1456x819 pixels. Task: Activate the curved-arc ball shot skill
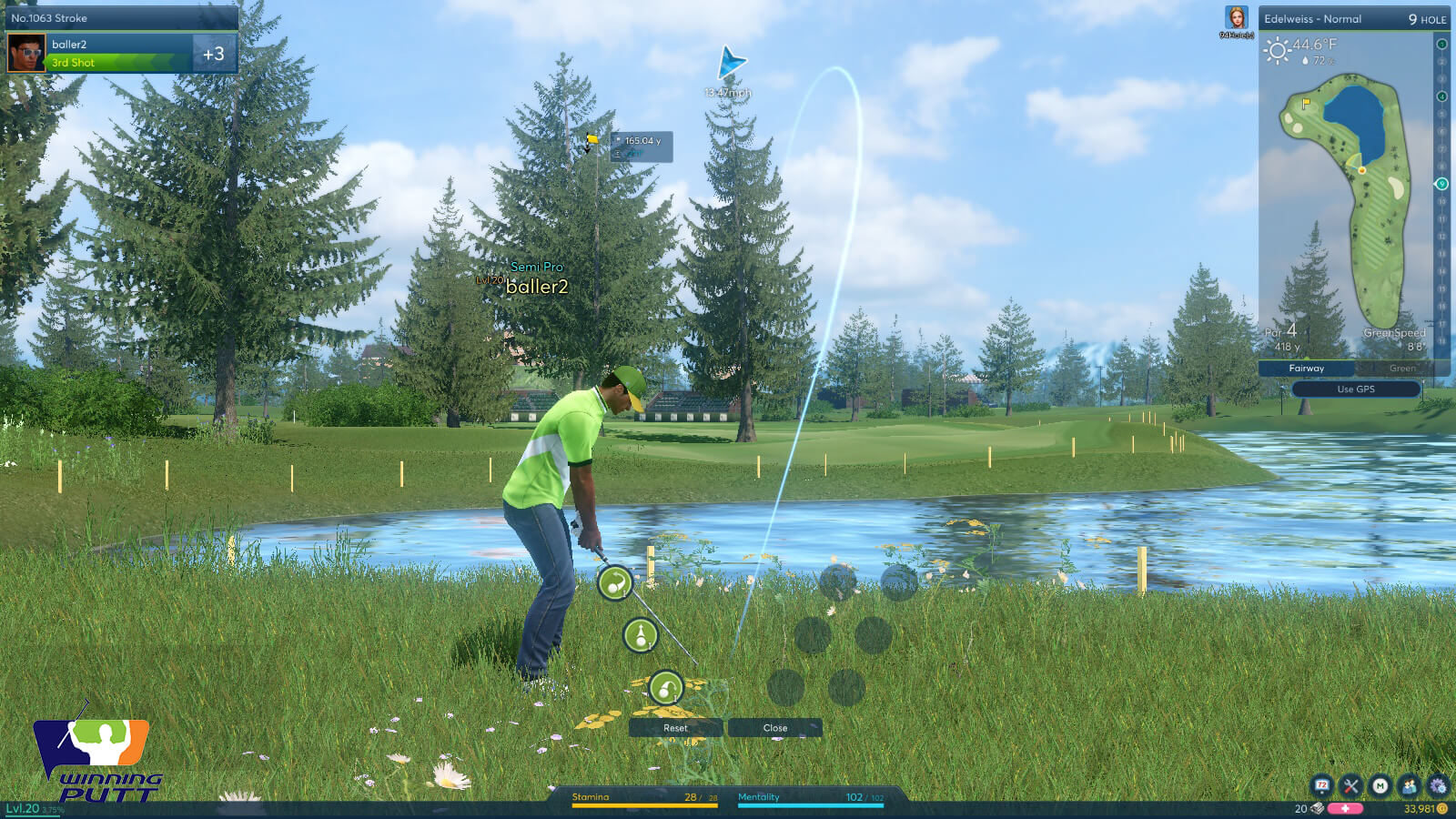click(x=665, y=687)
